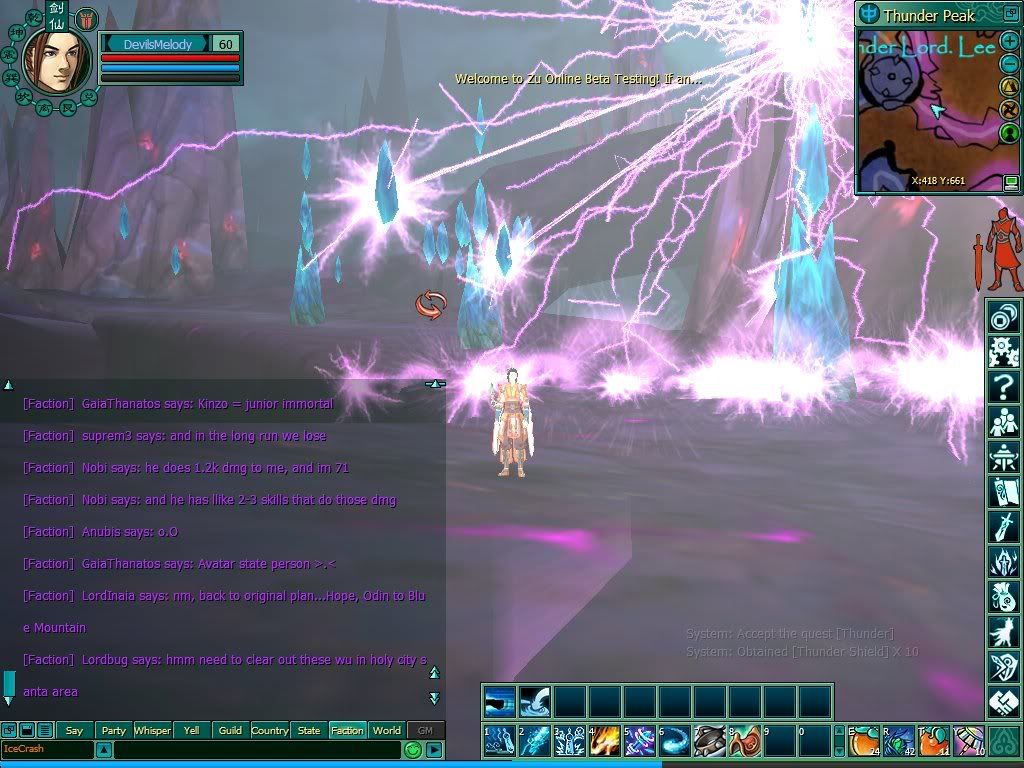Use the blue swirl skill in slot 6
The image size is (1024, 768).
[x=674, y=741]
